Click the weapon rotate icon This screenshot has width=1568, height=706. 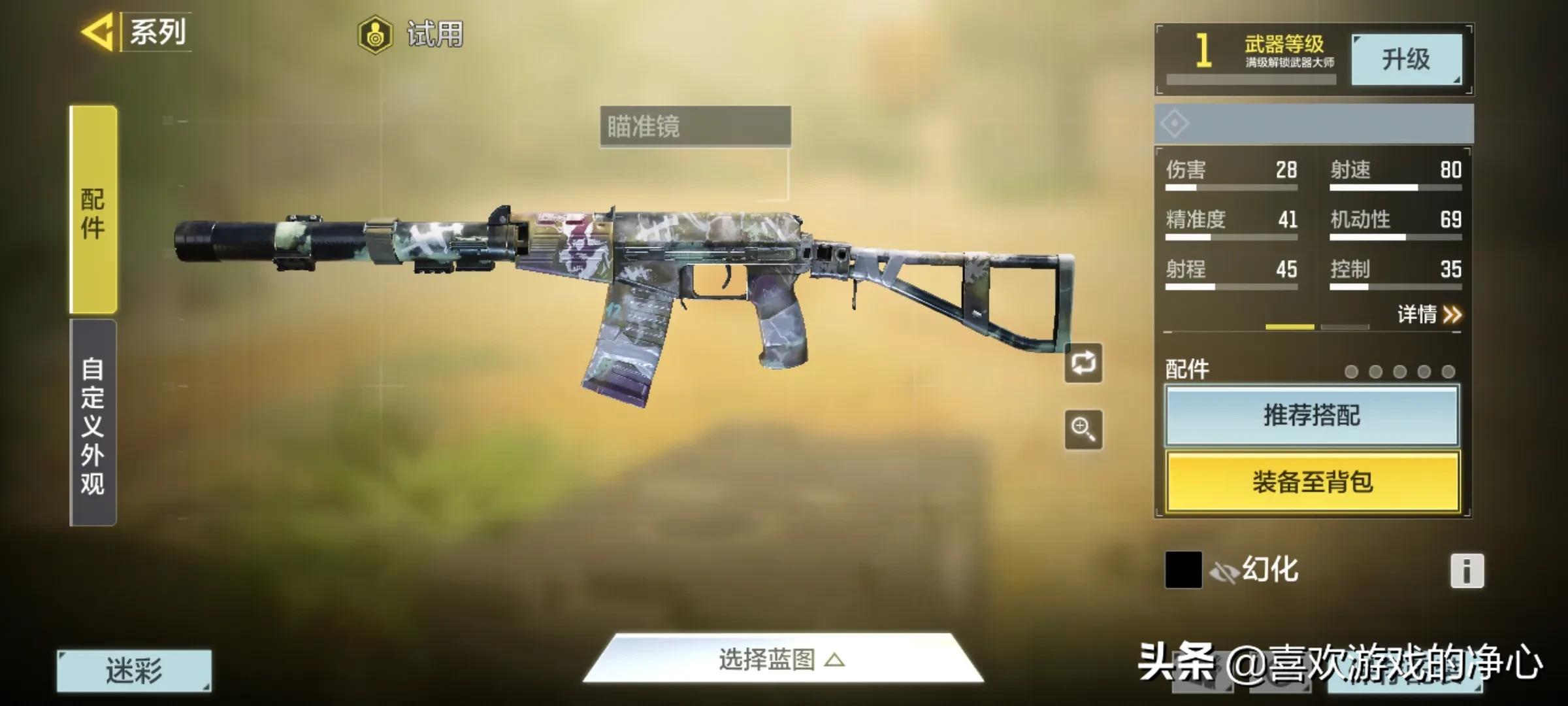pyautogui.click(x=1084, y=363)
